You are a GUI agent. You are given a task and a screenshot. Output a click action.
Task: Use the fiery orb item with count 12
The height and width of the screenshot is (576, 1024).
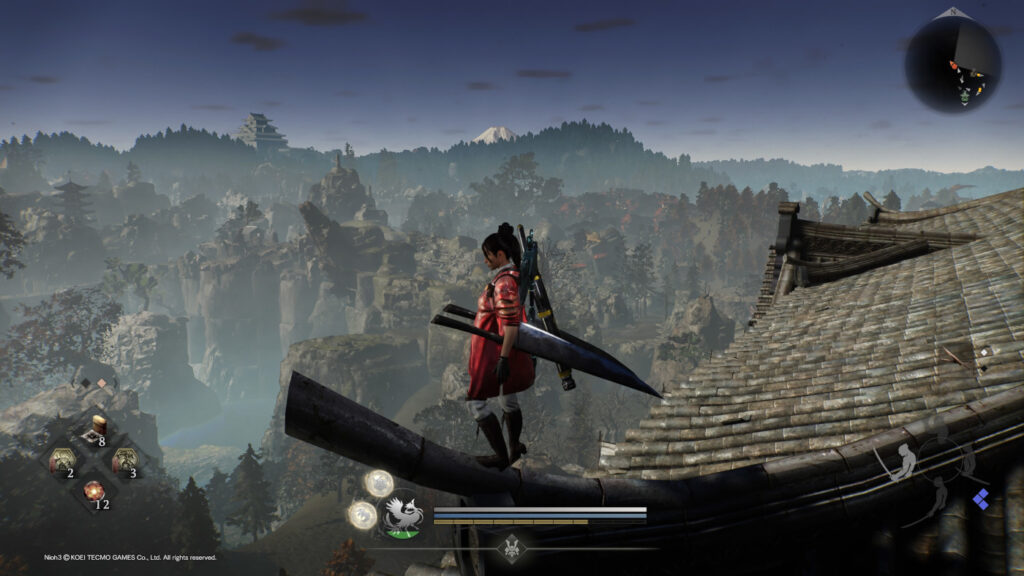pyautogui.click(x=93, y=492)
